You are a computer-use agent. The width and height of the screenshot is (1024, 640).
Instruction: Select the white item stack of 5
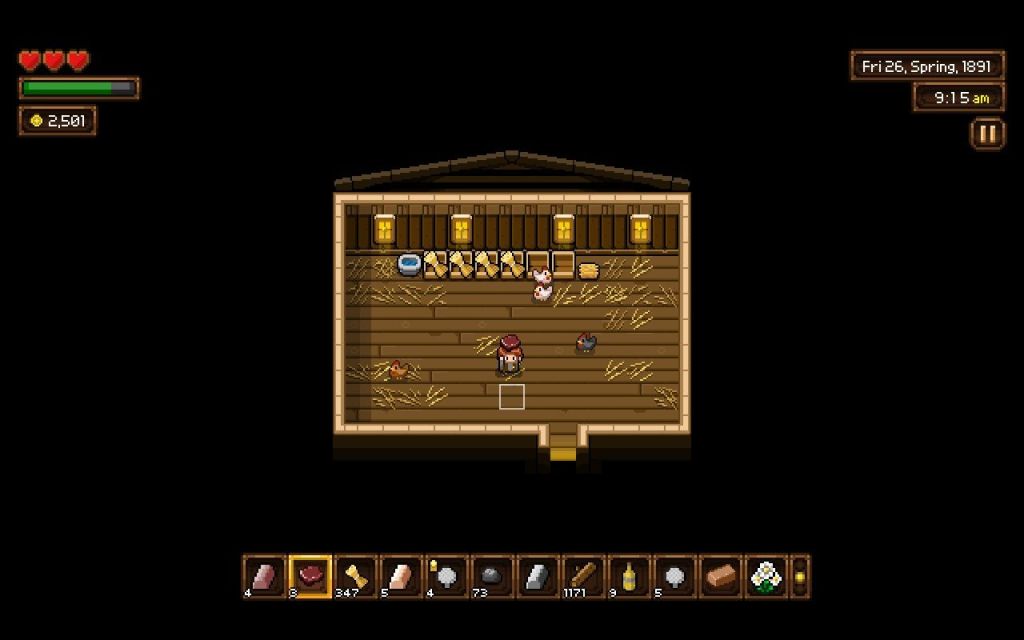[675, 576]
